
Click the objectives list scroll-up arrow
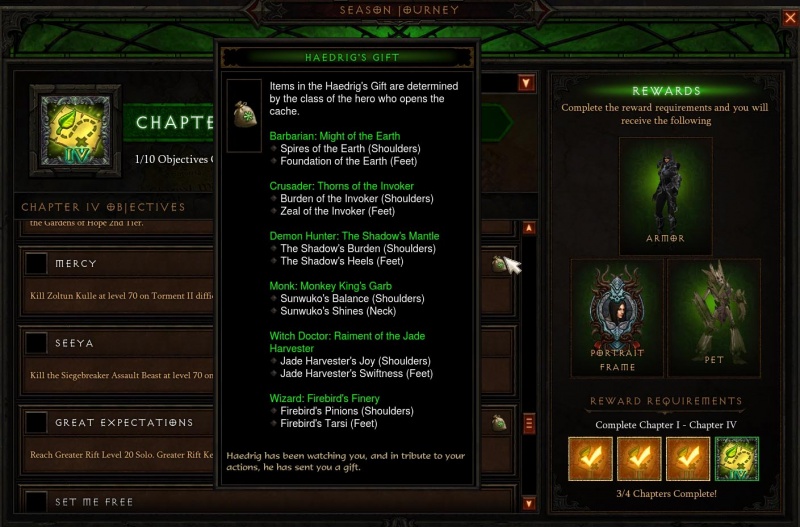[x=529, y=228]
